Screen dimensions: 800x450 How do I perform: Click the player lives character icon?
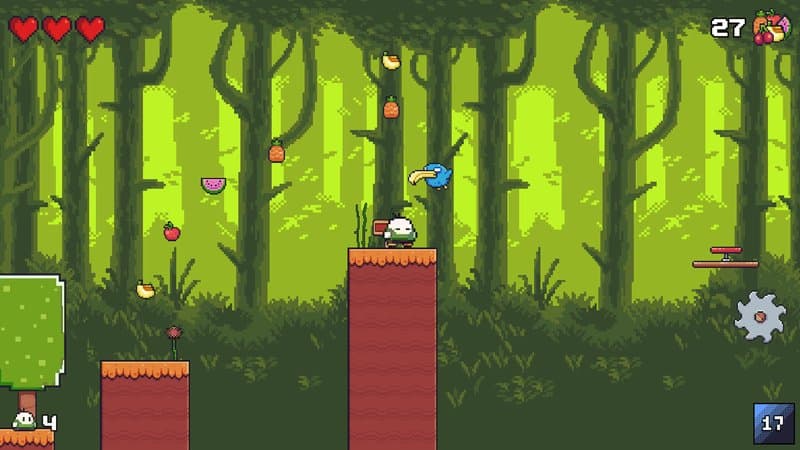click(x=24, y=422)
